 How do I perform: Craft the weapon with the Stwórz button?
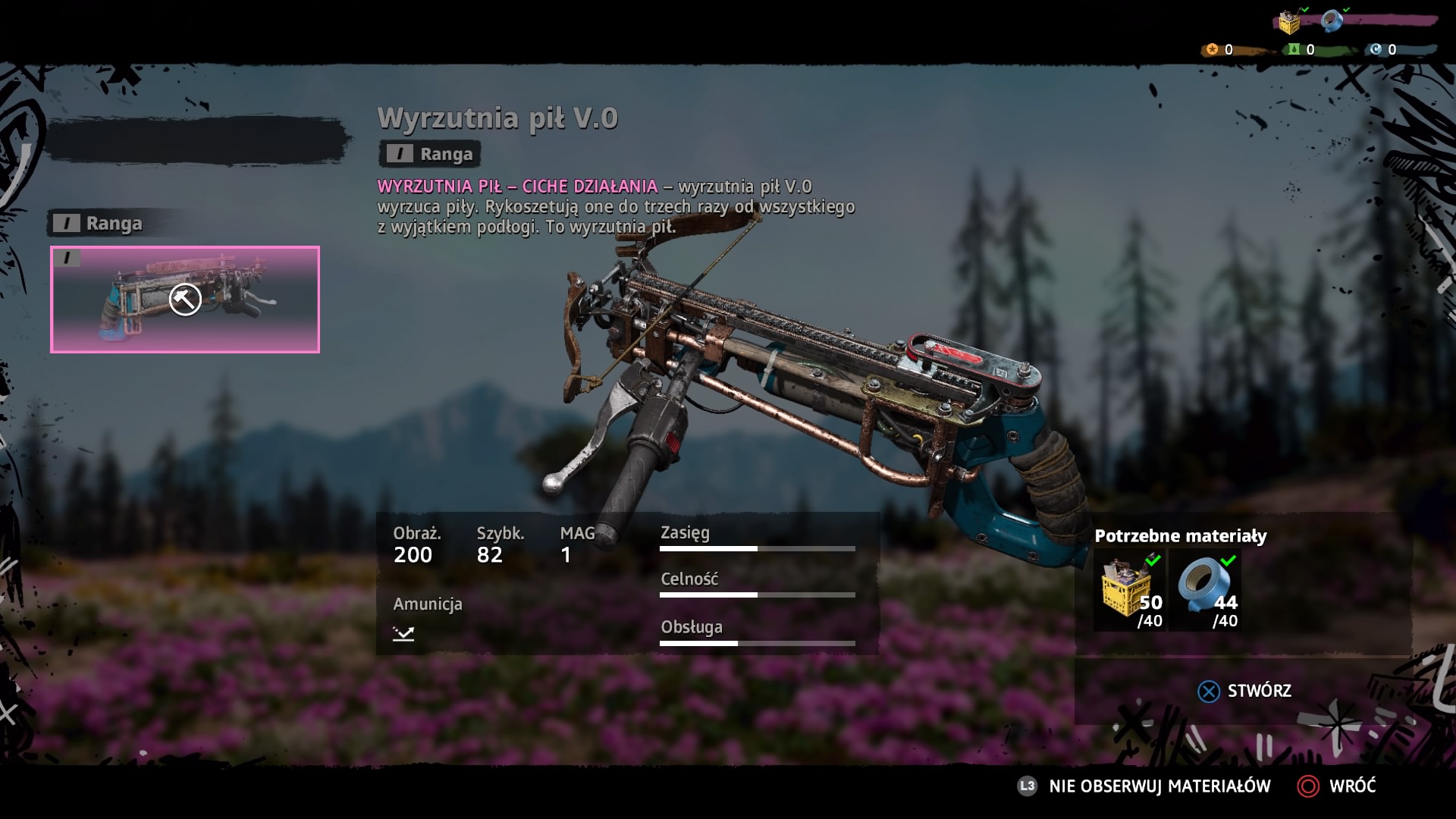(1245, 691)
